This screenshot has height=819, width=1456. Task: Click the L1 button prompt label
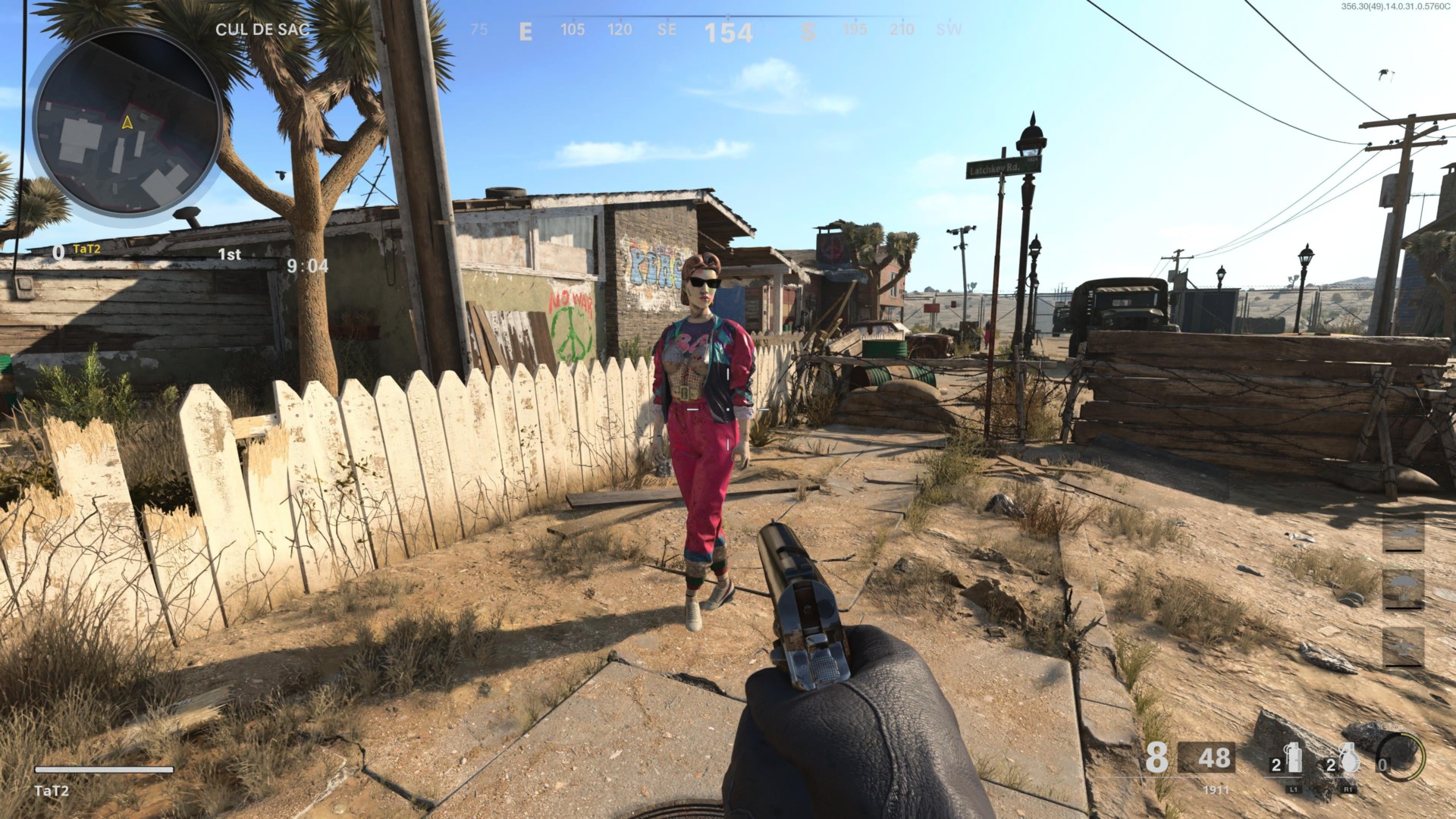(x=1294, y=789)
